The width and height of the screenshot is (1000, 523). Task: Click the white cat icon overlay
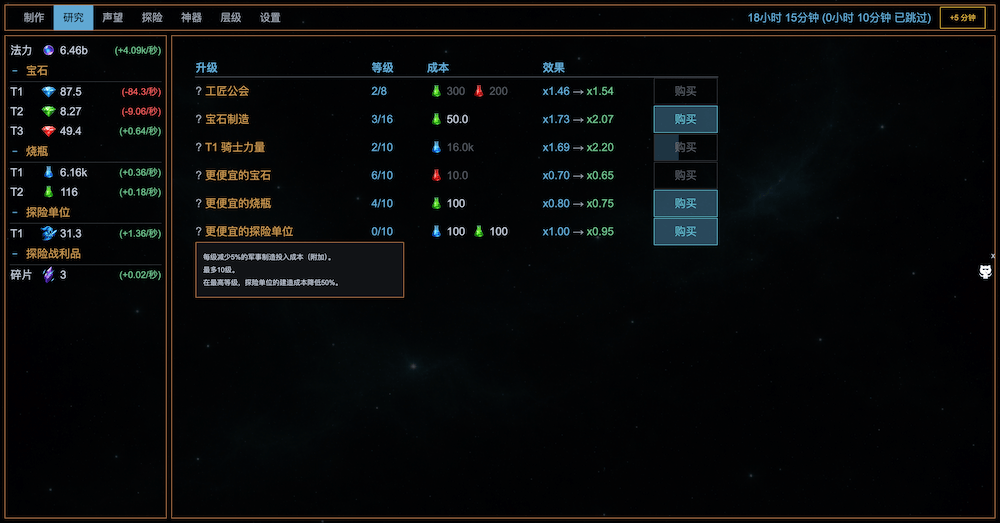(985, 272)
